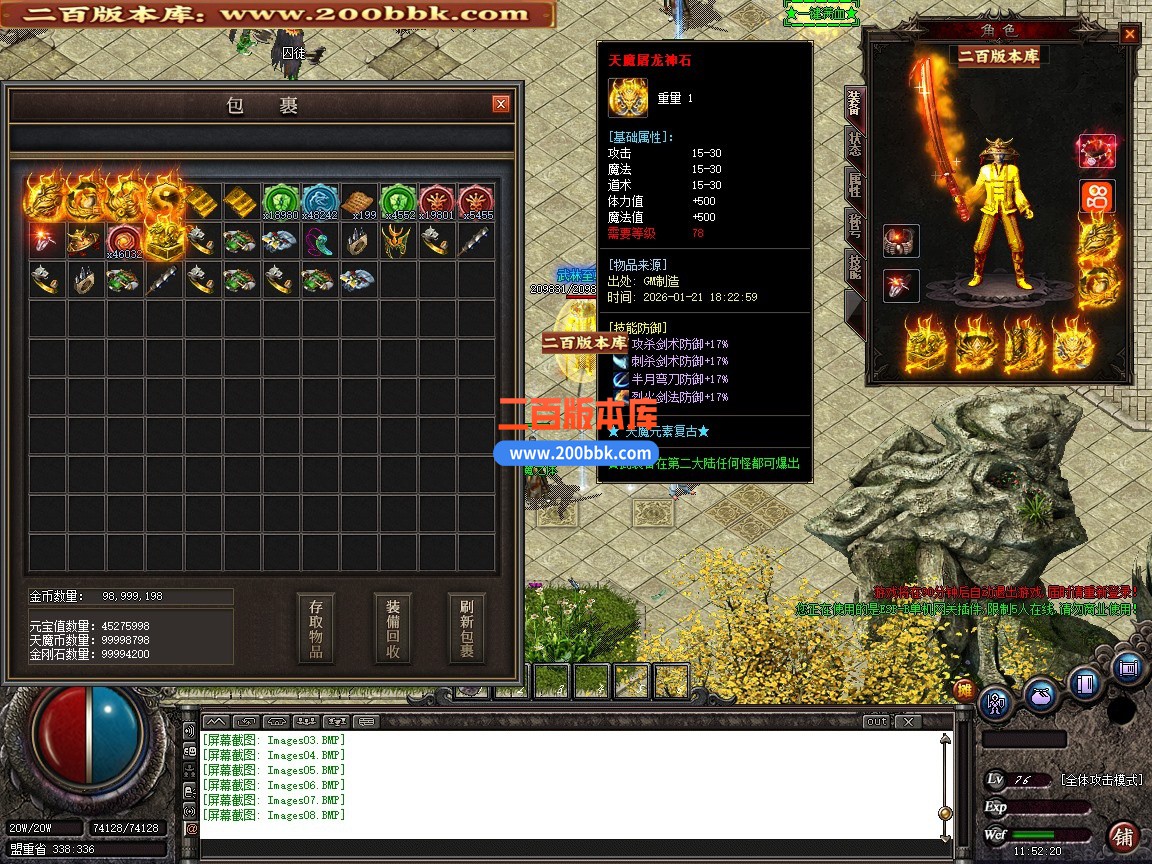Refresh the bag with 刷新包裹
The width and height of the screenshot is (1152, 864).
pos(467,628)
